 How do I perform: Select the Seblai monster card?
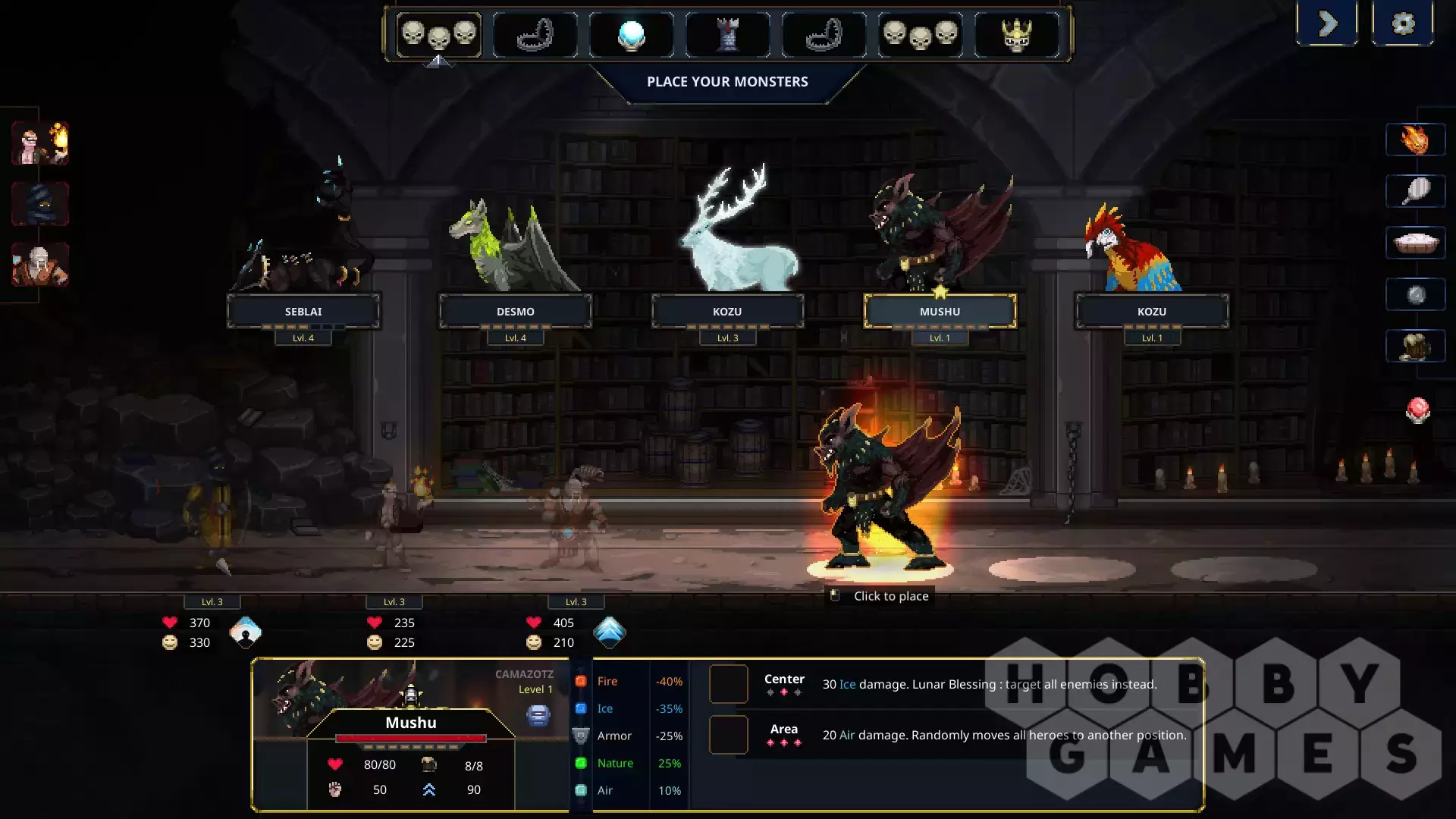click(303, 311)
